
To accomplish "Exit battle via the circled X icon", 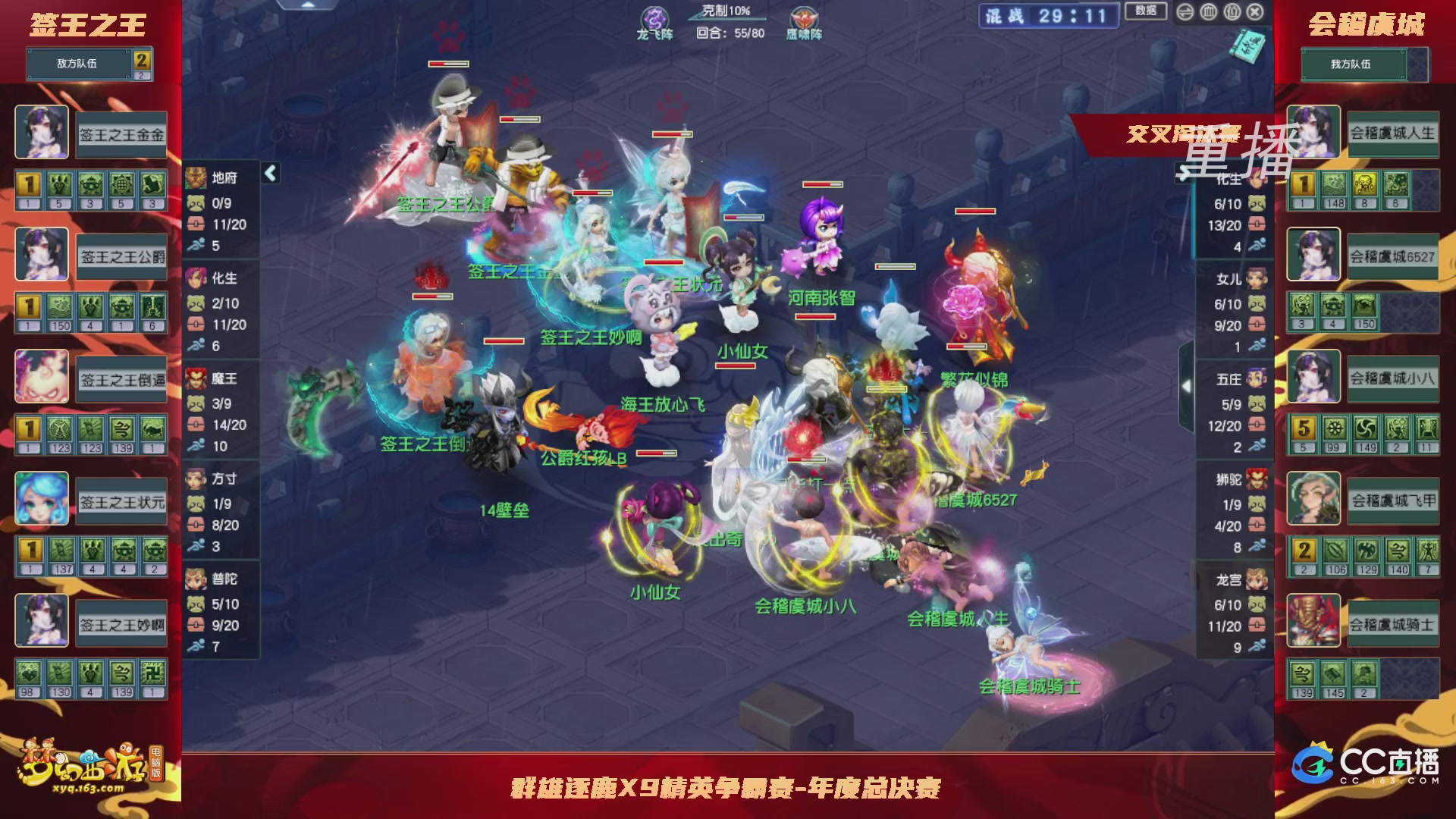I will pos(1254,12).
